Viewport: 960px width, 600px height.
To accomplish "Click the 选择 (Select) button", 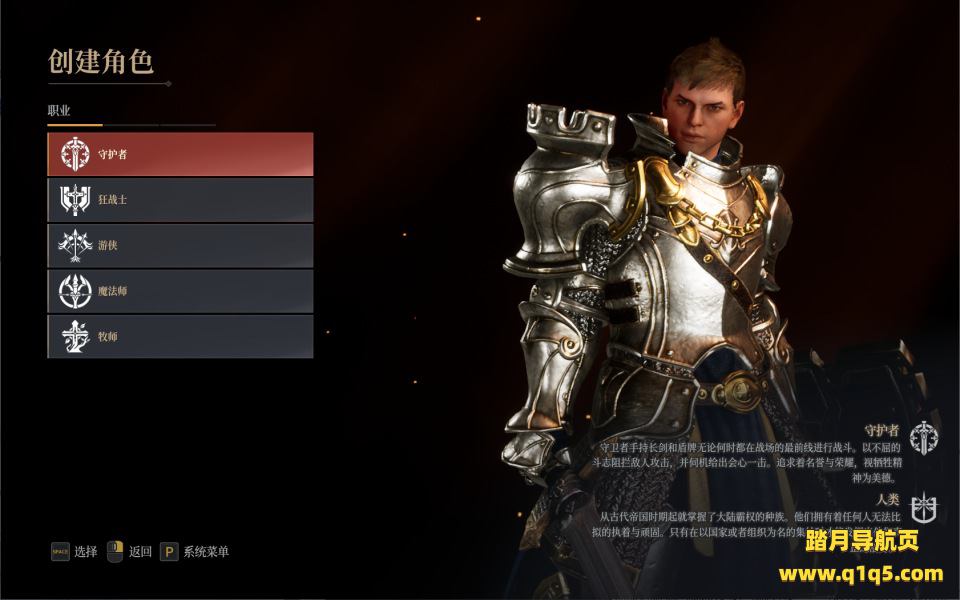I will coord(75,551).
